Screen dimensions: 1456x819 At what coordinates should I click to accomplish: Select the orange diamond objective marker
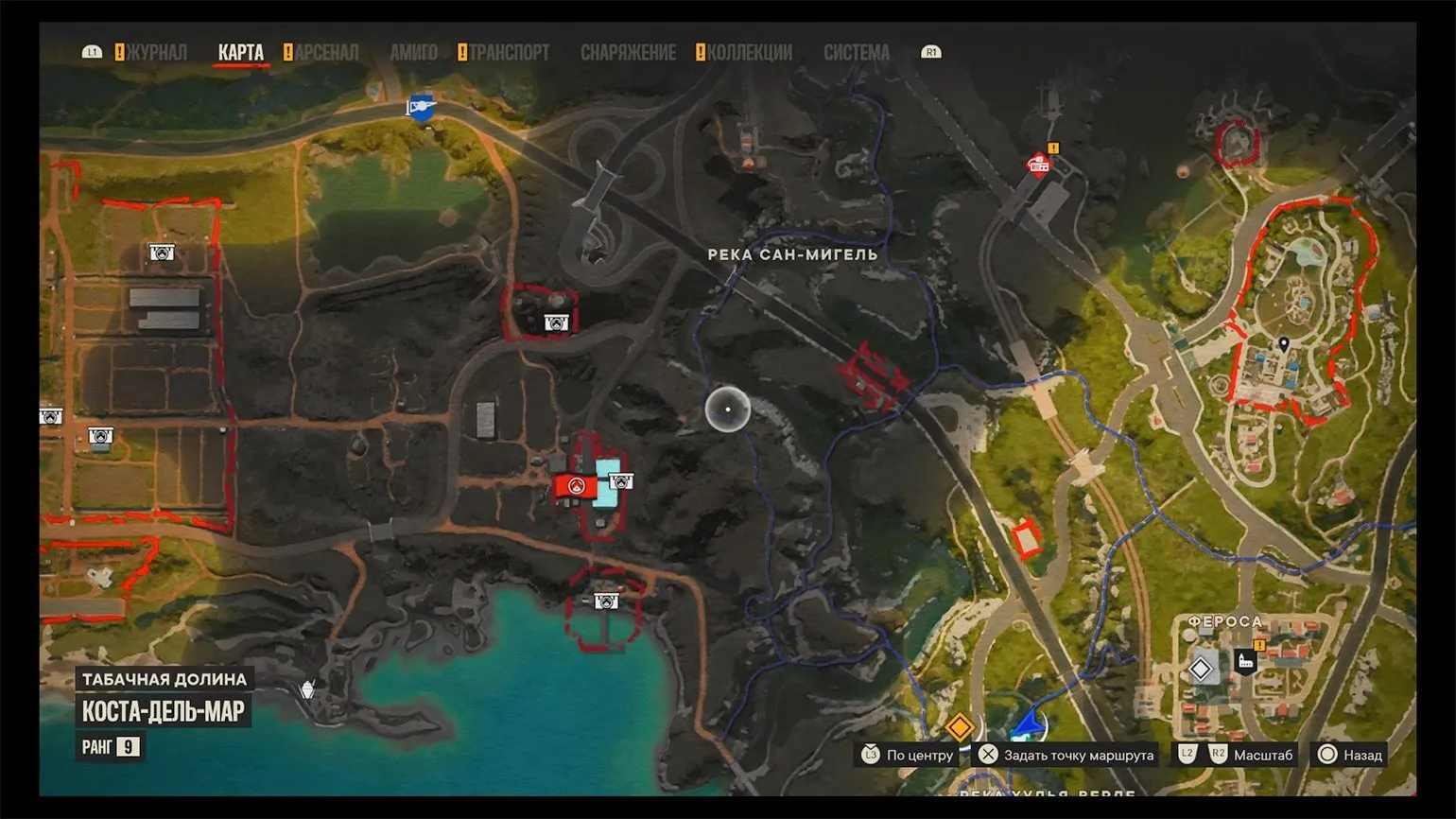pos(960,727)
